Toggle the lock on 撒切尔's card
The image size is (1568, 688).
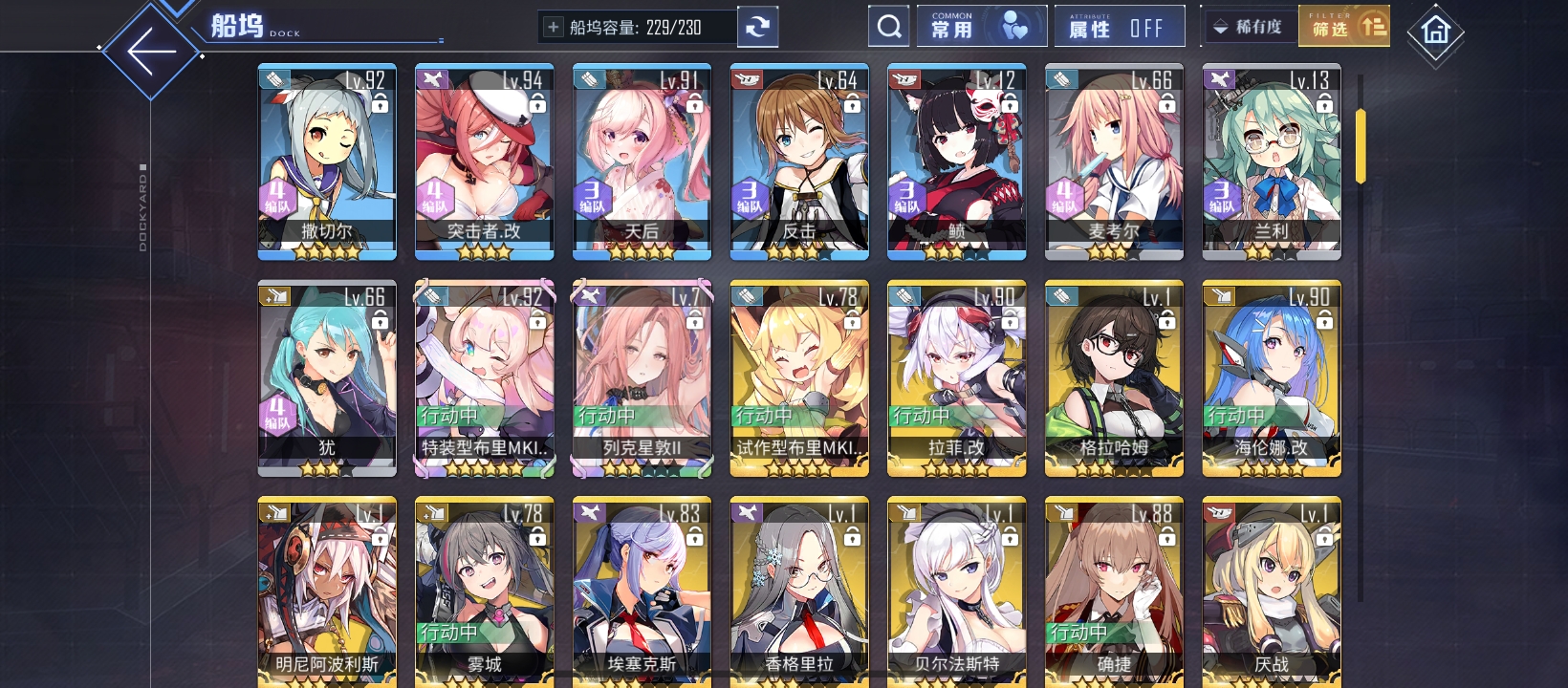click(381, 105)
